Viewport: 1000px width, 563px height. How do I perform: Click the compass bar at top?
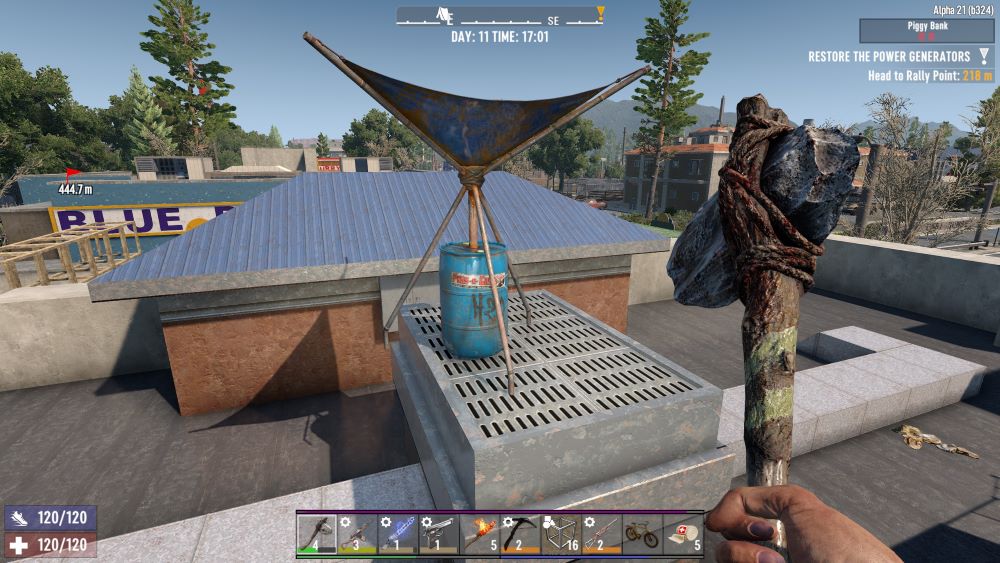click(x=500, y=16)
